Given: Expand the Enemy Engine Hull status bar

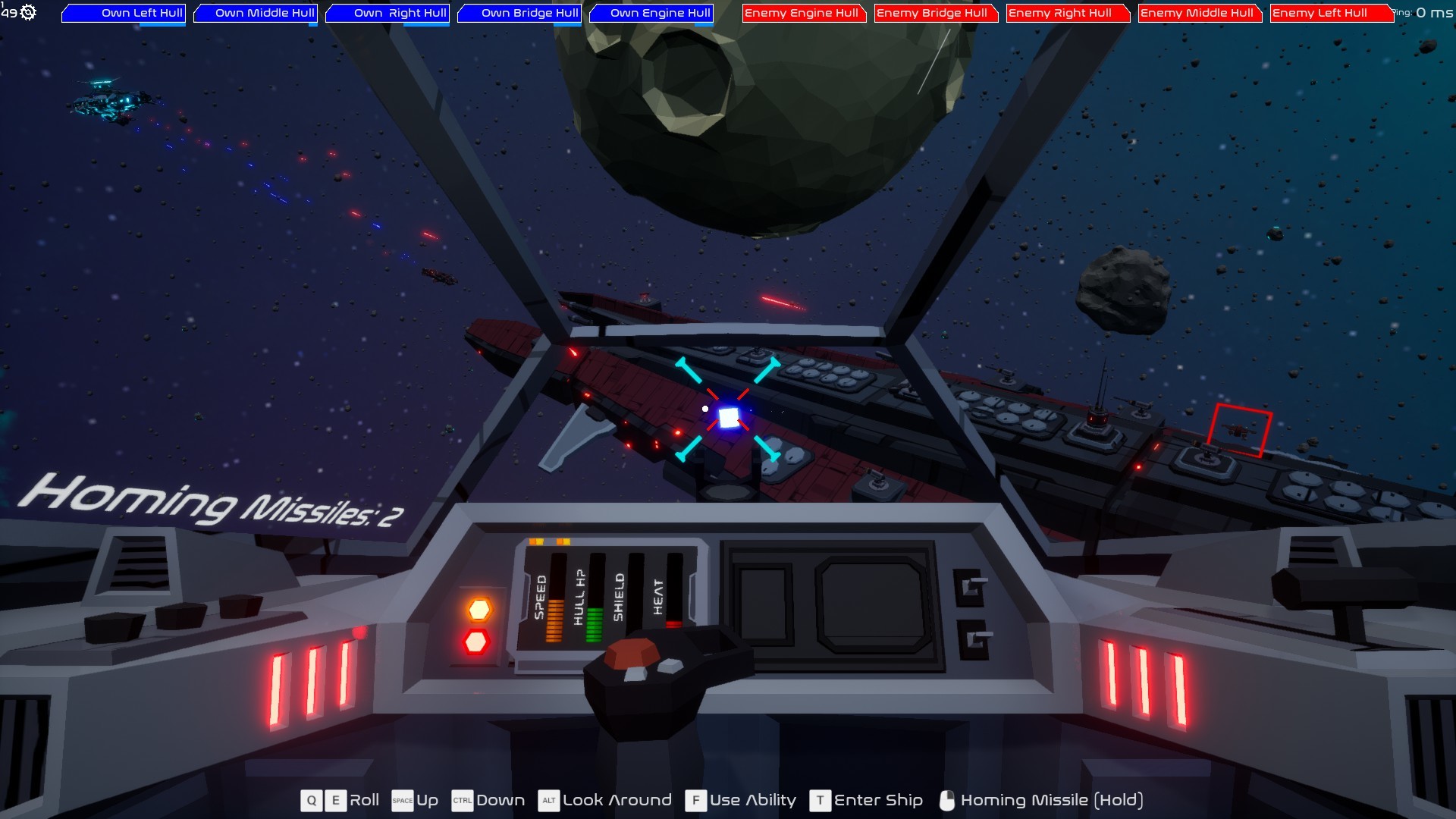Looking at the screenshot, I should click(x=804, y=13).
